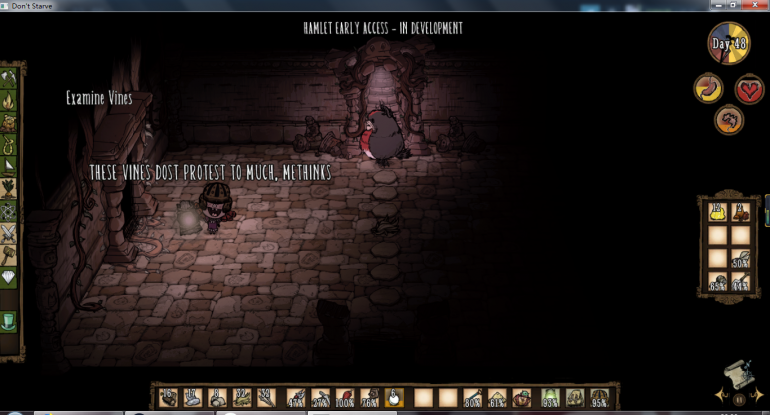This screenshot has width=770, height=415.
Task: Select the hotbar item at 95%
Action: click(x=599, y=397)
